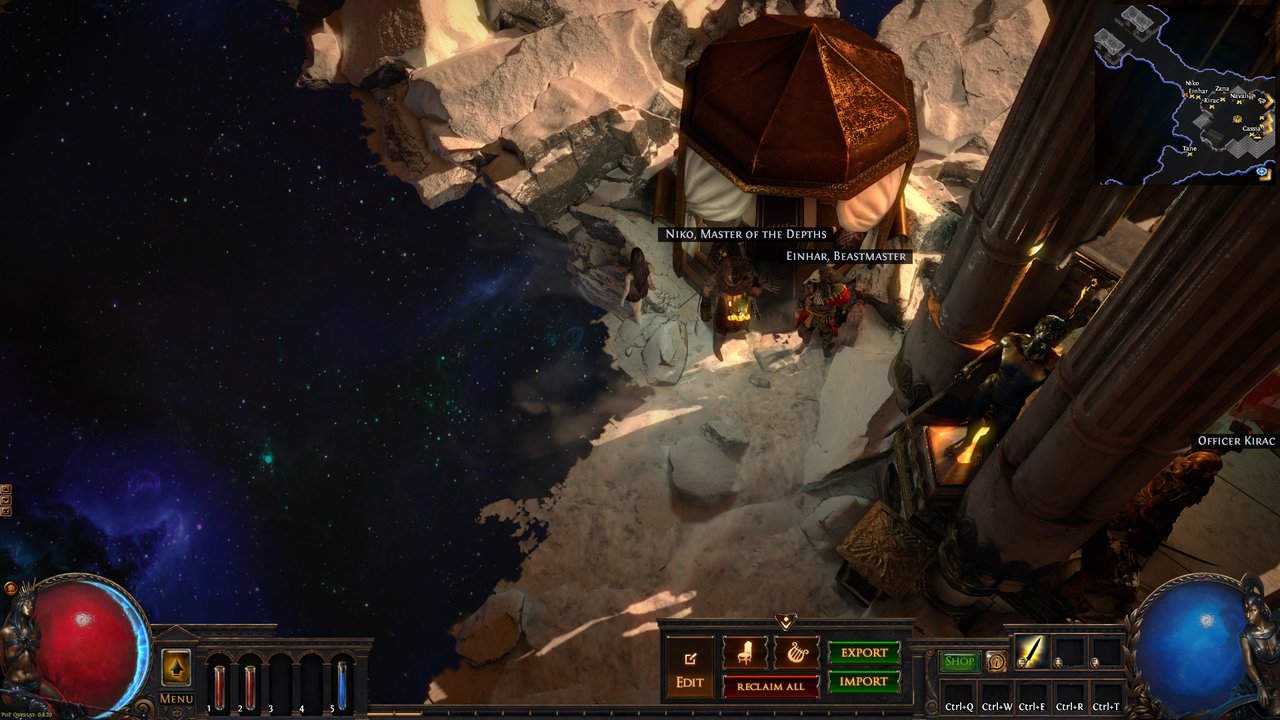Click the round orange icon above the life globe
Image resolution: width=1280 pixels, height=720 pixels.
pyautogui.click(x=10, y=589)
